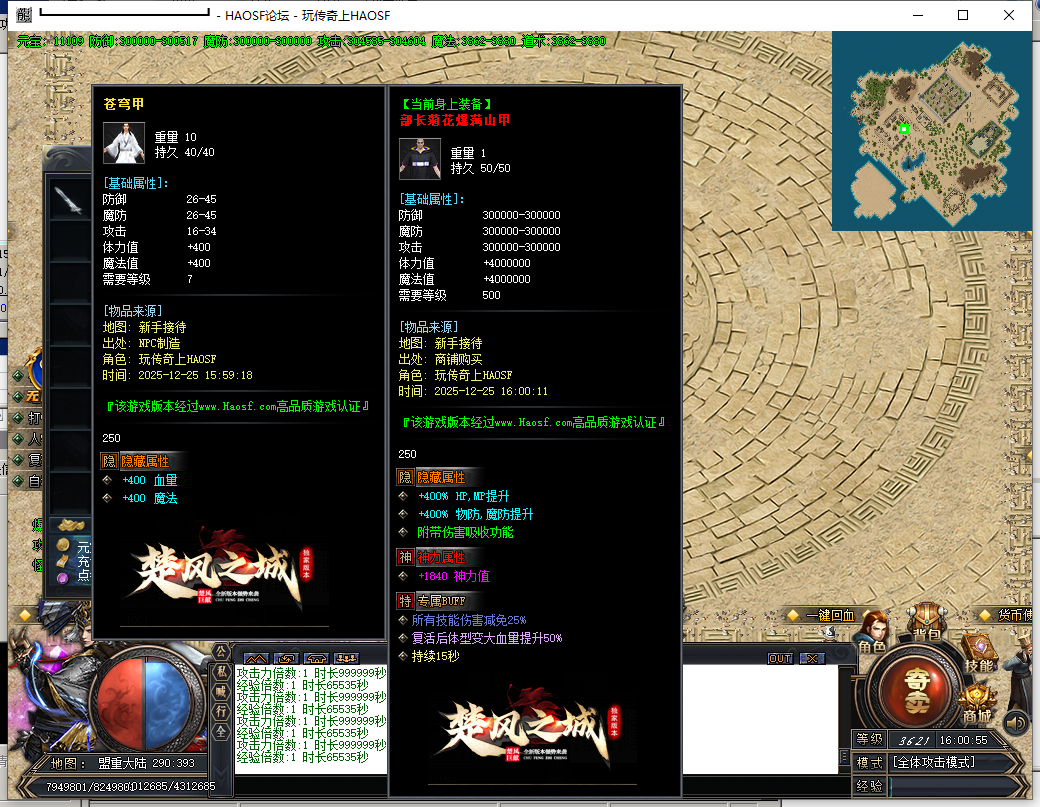Select the 喊 shout chat channel
Screen dimensions: 1040x807
(x=222, y=692)
